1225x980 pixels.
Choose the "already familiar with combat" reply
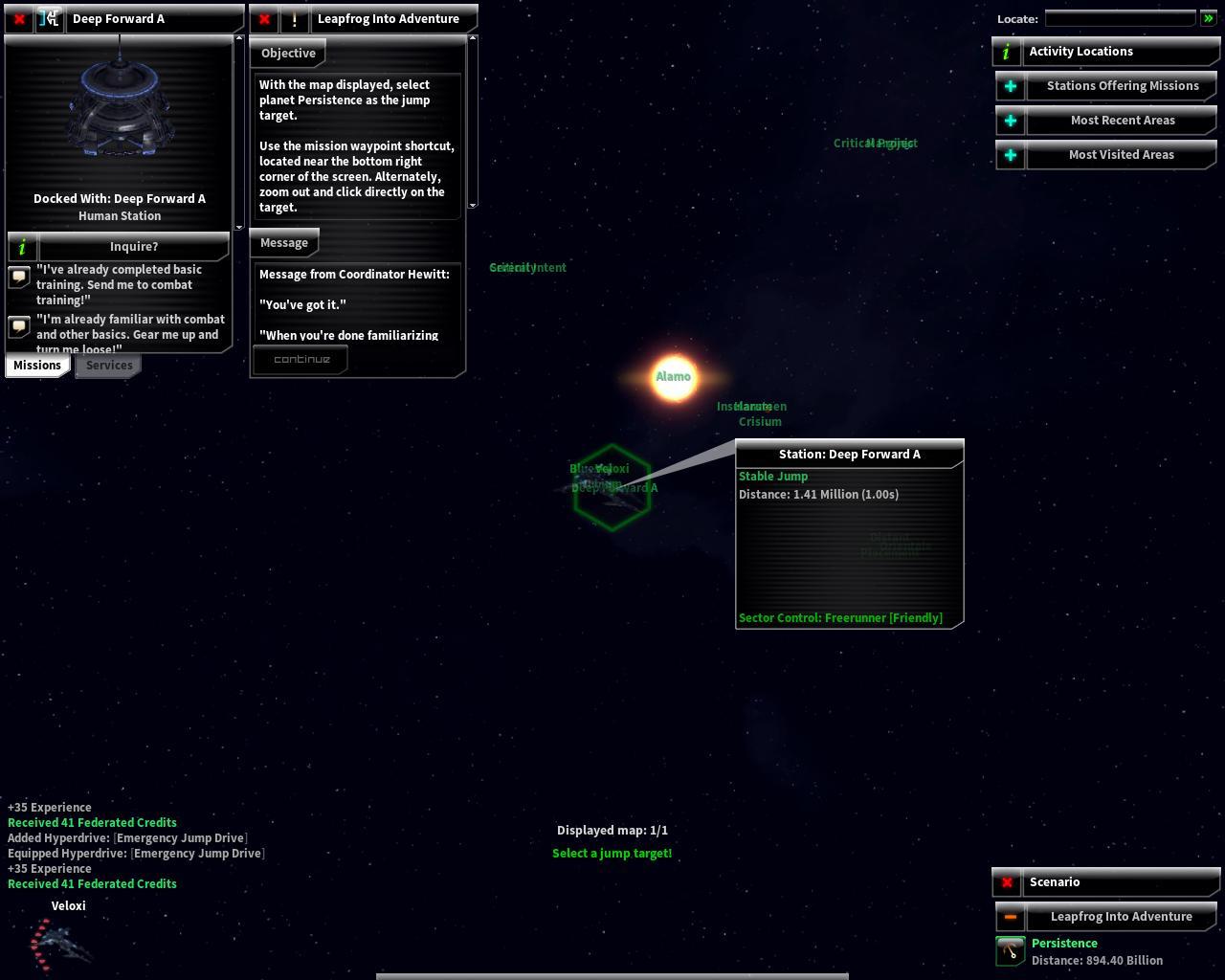coord(19,326)
